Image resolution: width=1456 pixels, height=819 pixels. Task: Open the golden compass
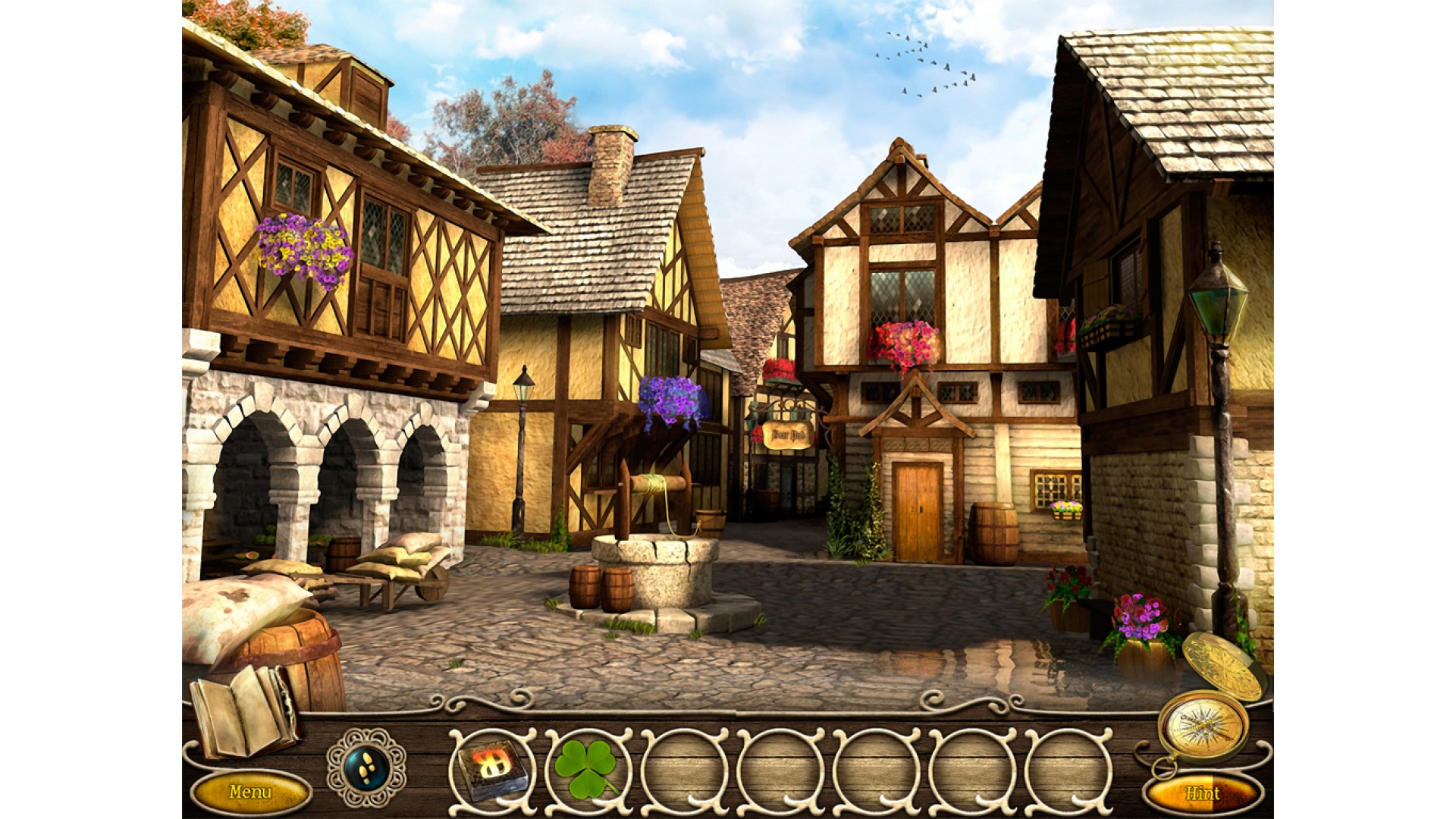pyautogui.click(x=1202, y=724)
